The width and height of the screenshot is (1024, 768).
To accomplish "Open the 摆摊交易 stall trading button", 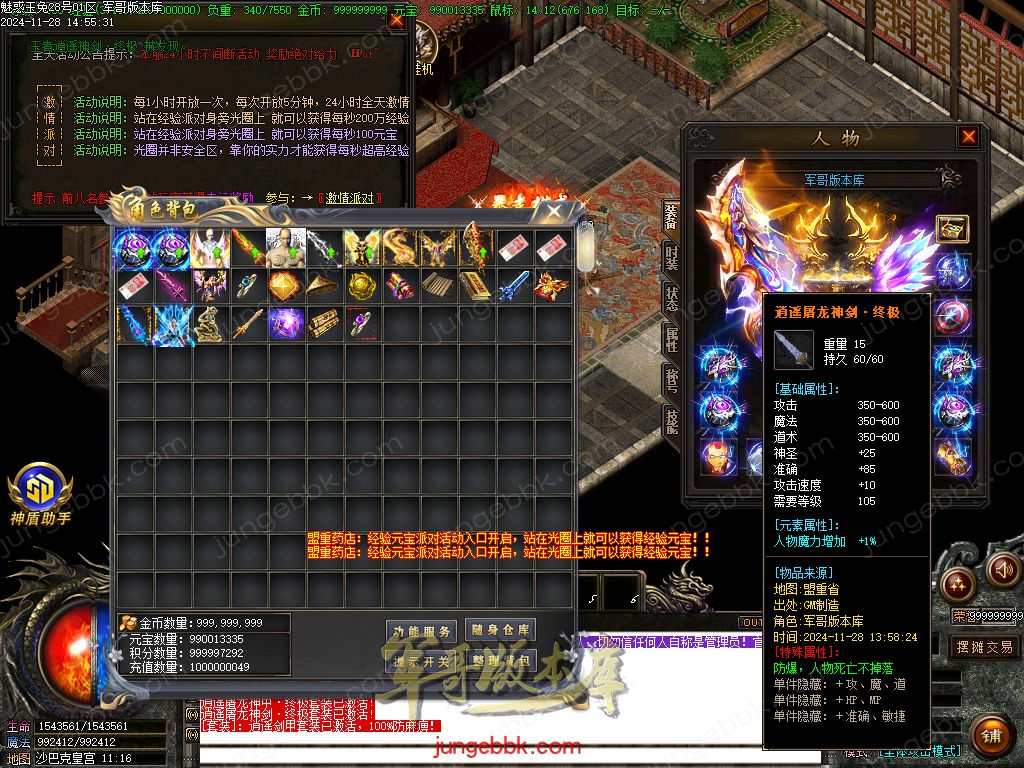I will (984, 647).
